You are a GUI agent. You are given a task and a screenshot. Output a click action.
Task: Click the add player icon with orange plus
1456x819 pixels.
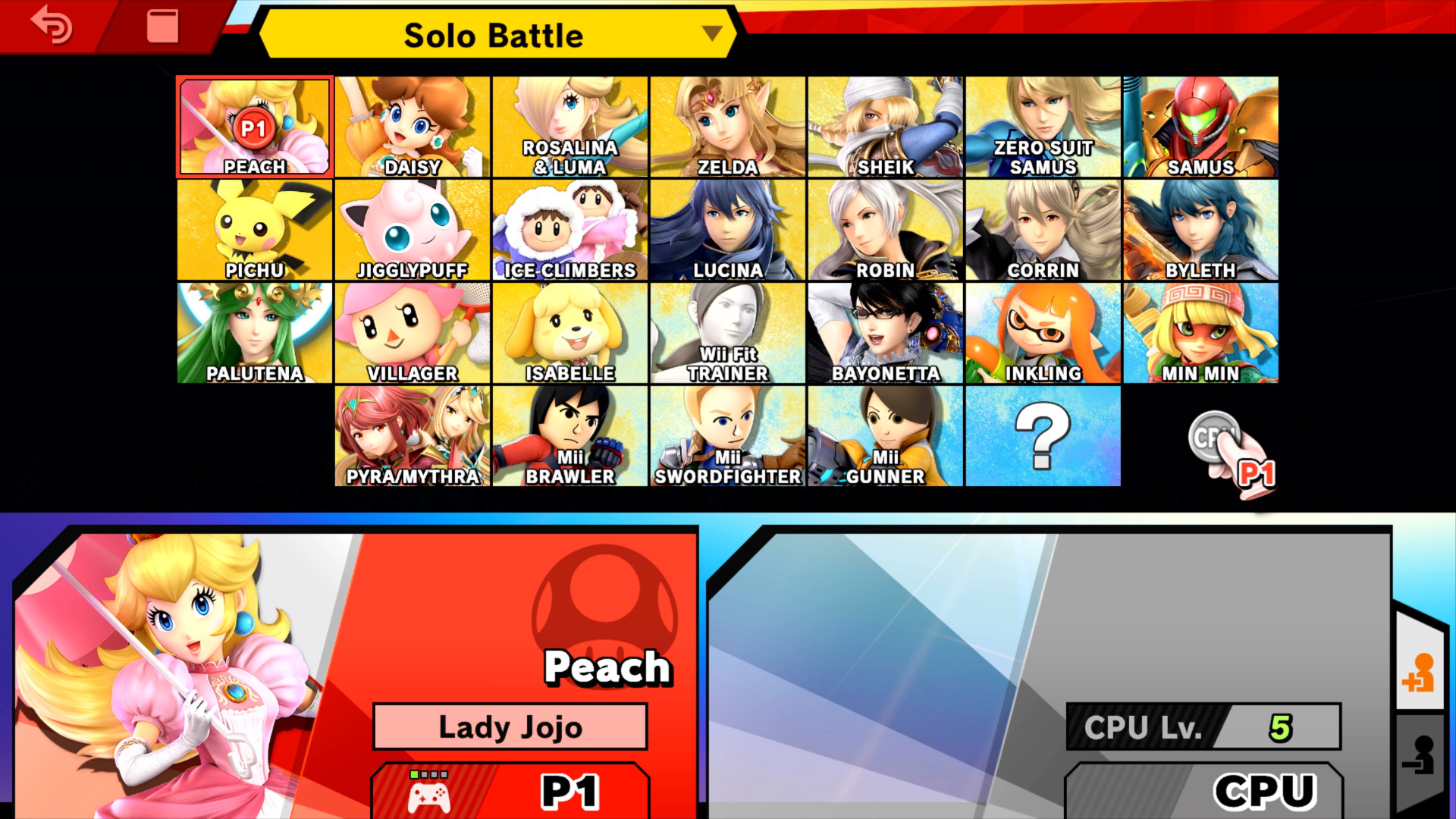pyautogui.click(x=1423, y=672)
